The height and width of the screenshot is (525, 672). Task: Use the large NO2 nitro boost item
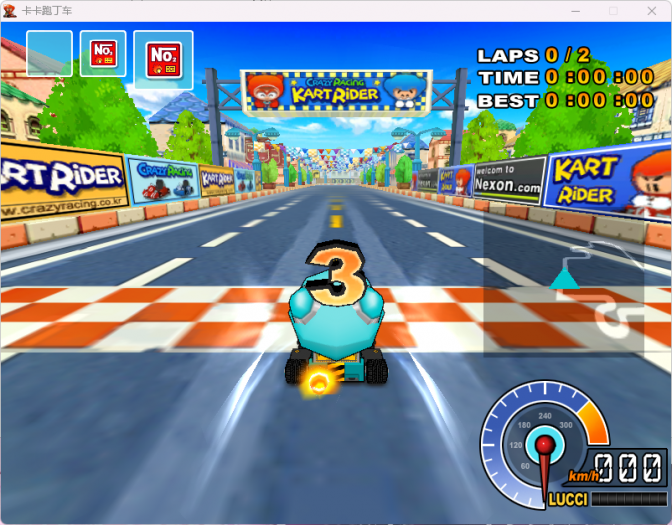(x=163, y=59)
